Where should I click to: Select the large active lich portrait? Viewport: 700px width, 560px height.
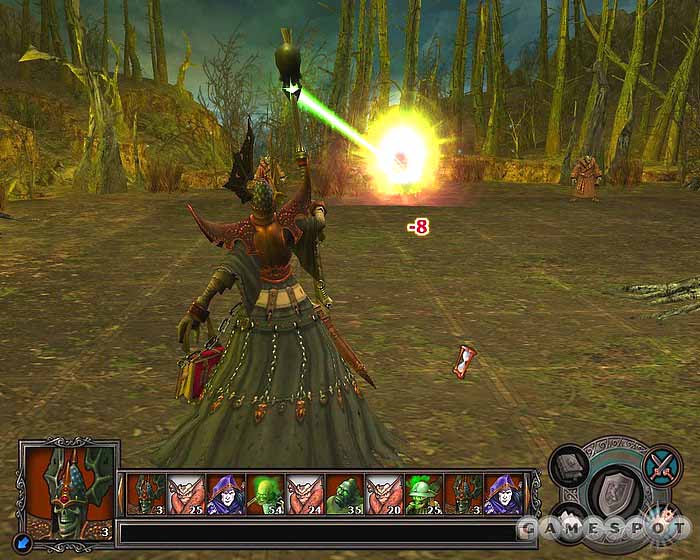[70, 486]
